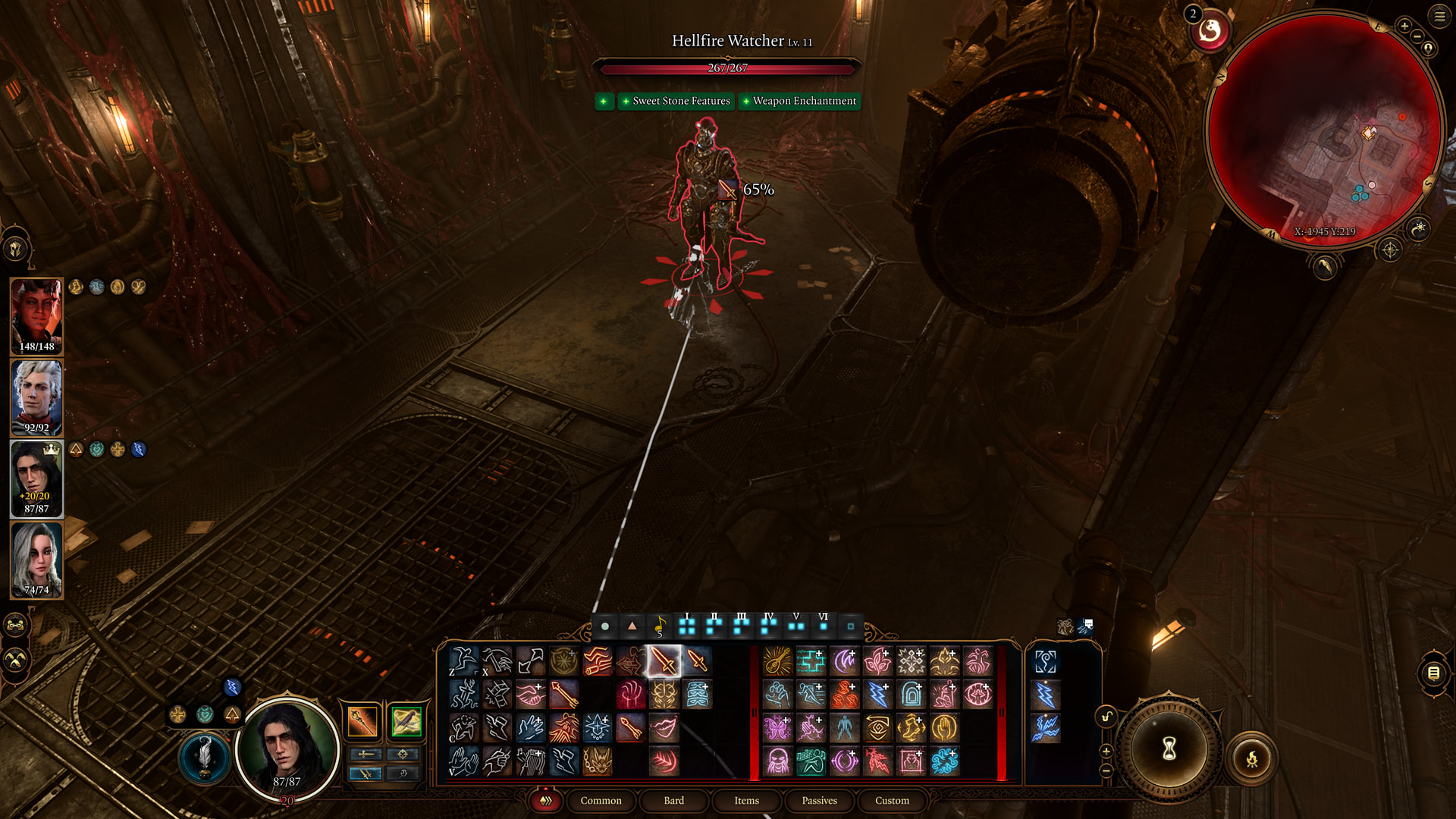The image size is (1456, 819).
Task: Select the Passives hotbar tab
Action: (819, 801)
